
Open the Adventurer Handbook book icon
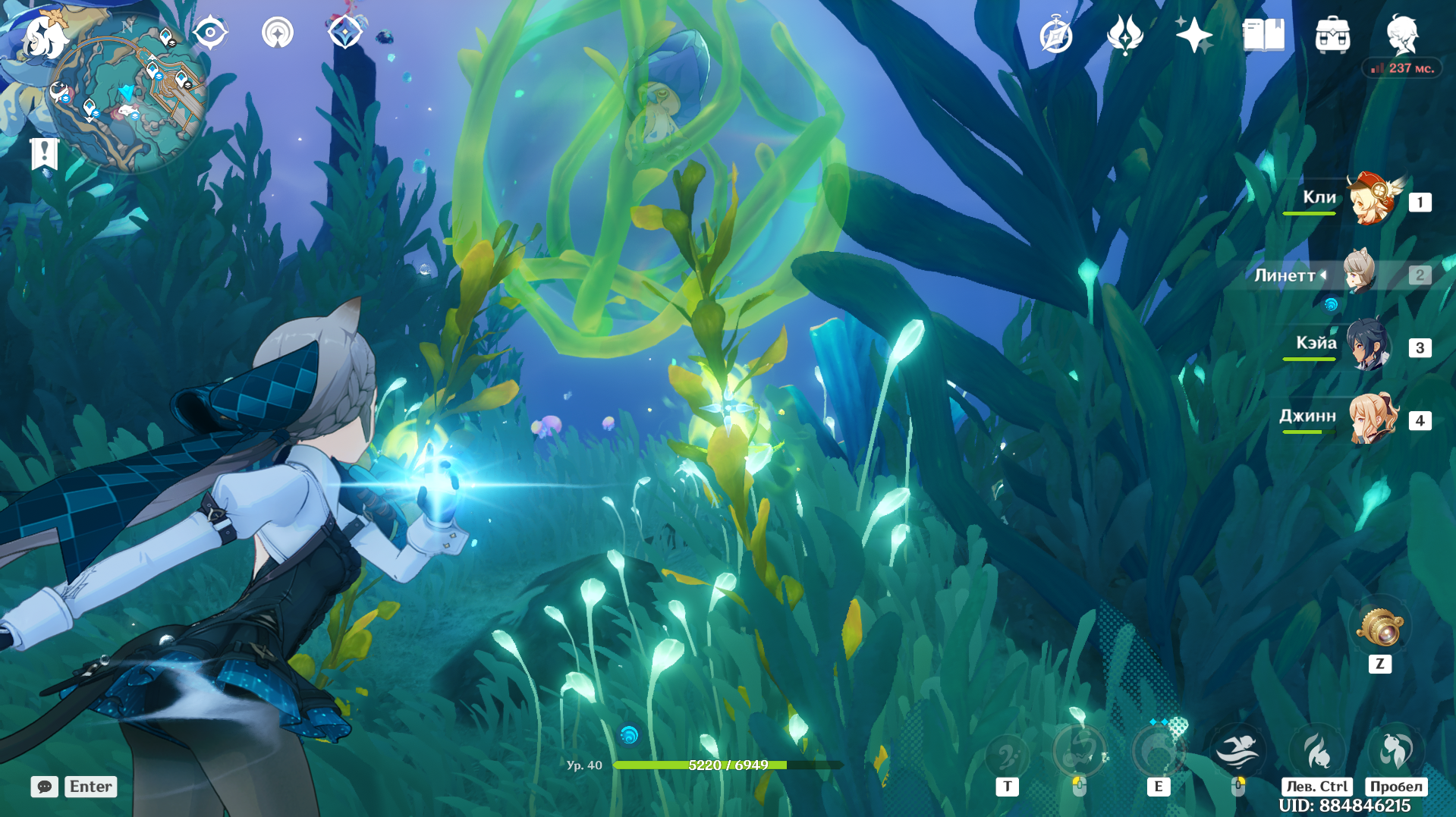1263,36
